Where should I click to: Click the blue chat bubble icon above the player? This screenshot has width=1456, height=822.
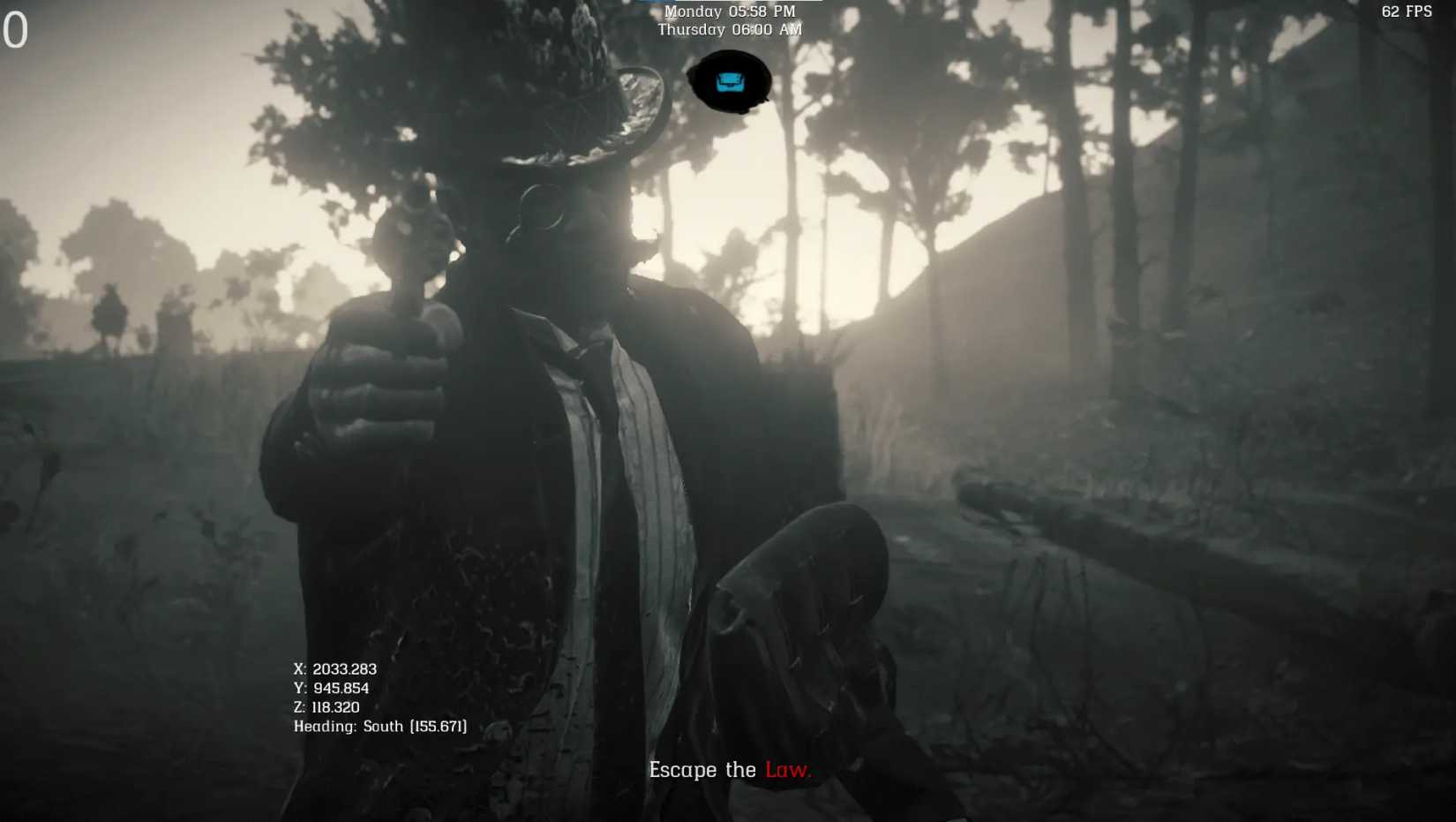coord(730,82)
